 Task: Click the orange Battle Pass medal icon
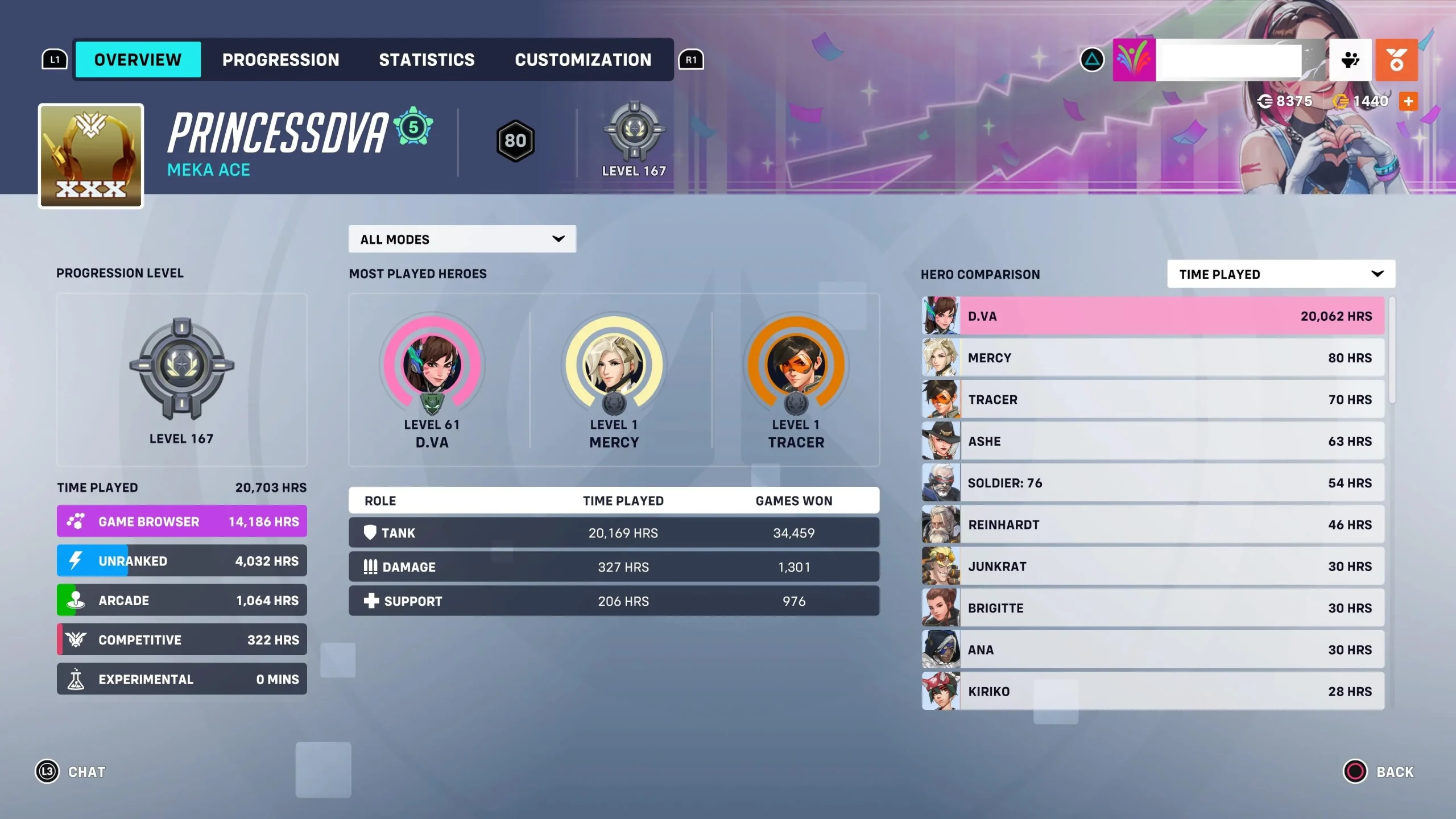[x=1397, y=60]
